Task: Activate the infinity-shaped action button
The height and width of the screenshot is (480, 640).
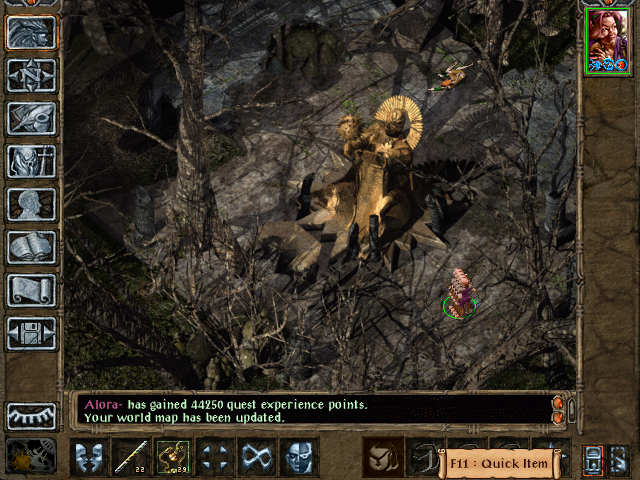Action: (257, 457)
